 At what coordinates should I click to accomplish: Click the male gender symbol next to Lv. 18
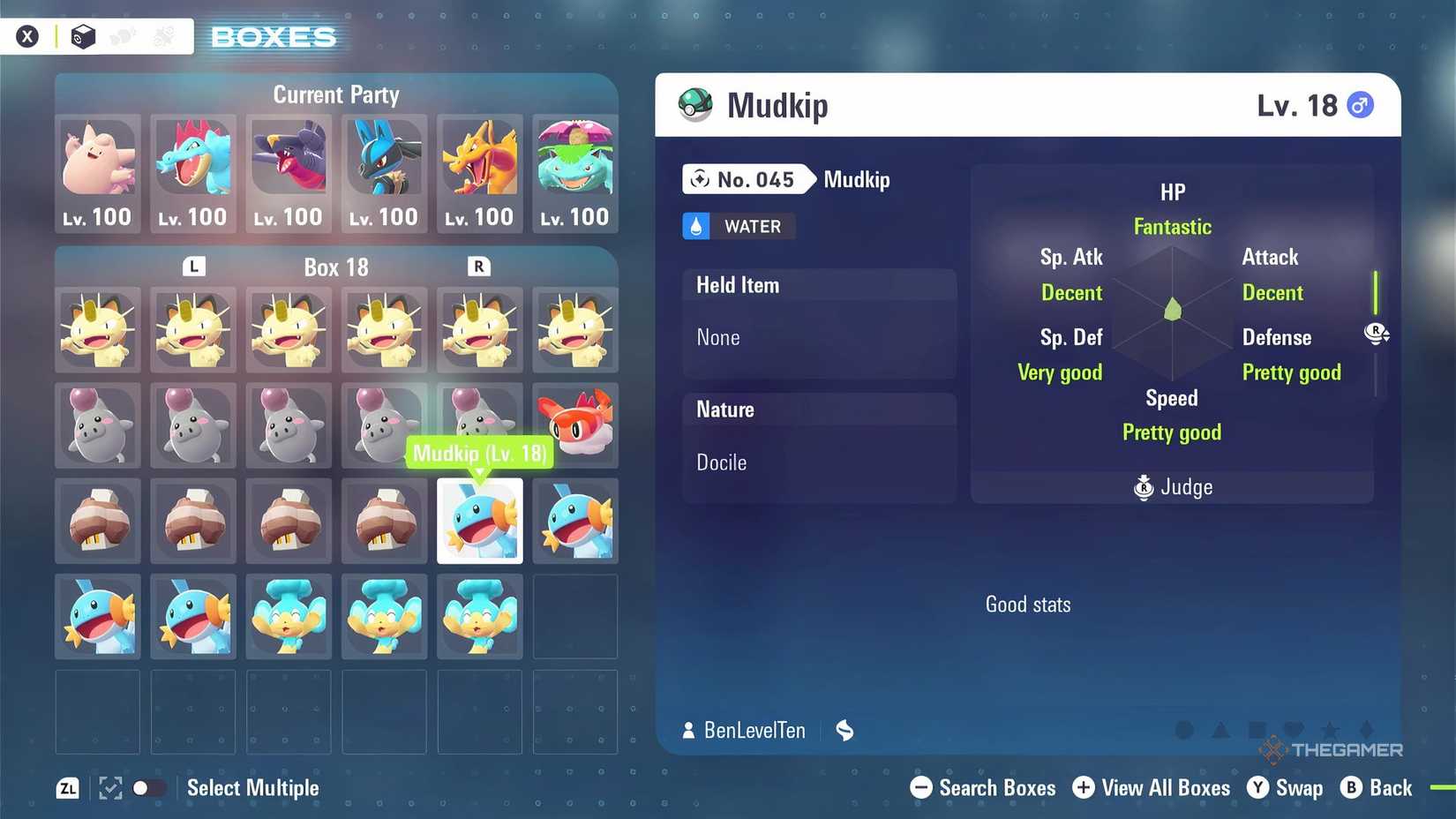(1360, 104)
